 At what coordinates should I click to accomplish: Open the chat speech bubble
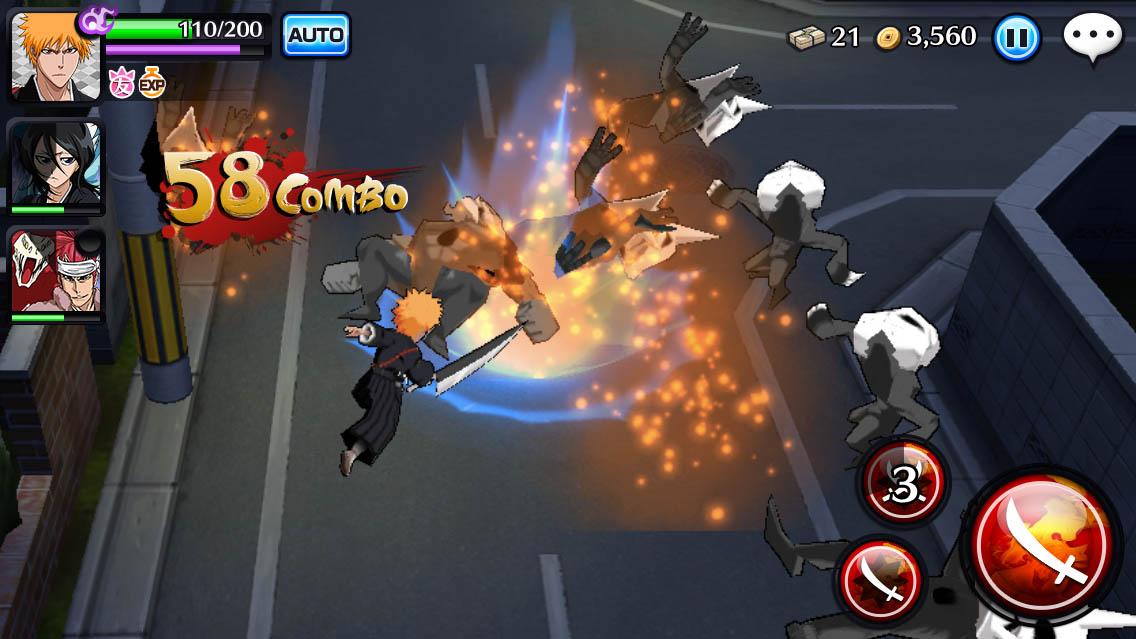tap(1092, 38)
